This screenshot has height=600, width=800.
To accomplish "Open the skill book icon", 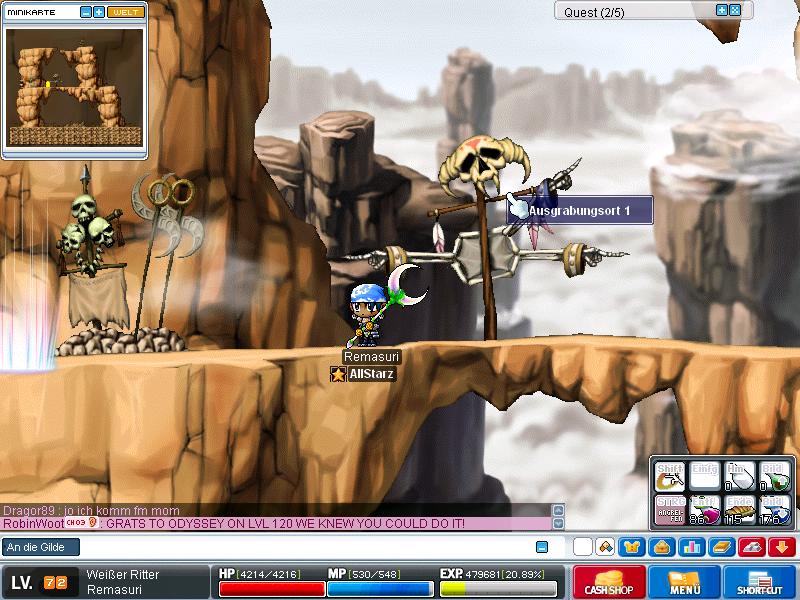I will [722, 546].
